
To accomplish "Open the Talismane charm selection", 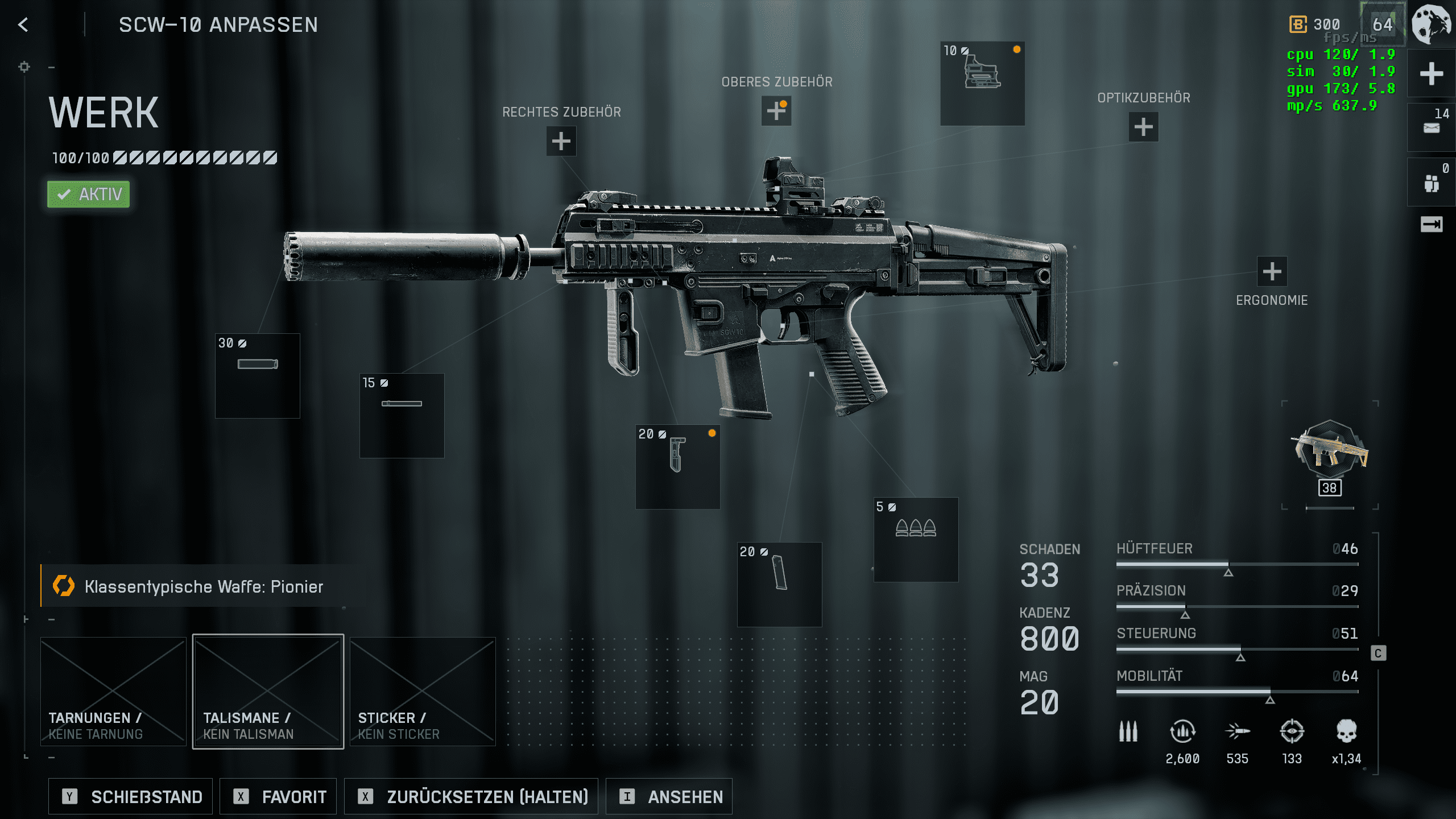I will pyautogui.click(x=268, y=691).
